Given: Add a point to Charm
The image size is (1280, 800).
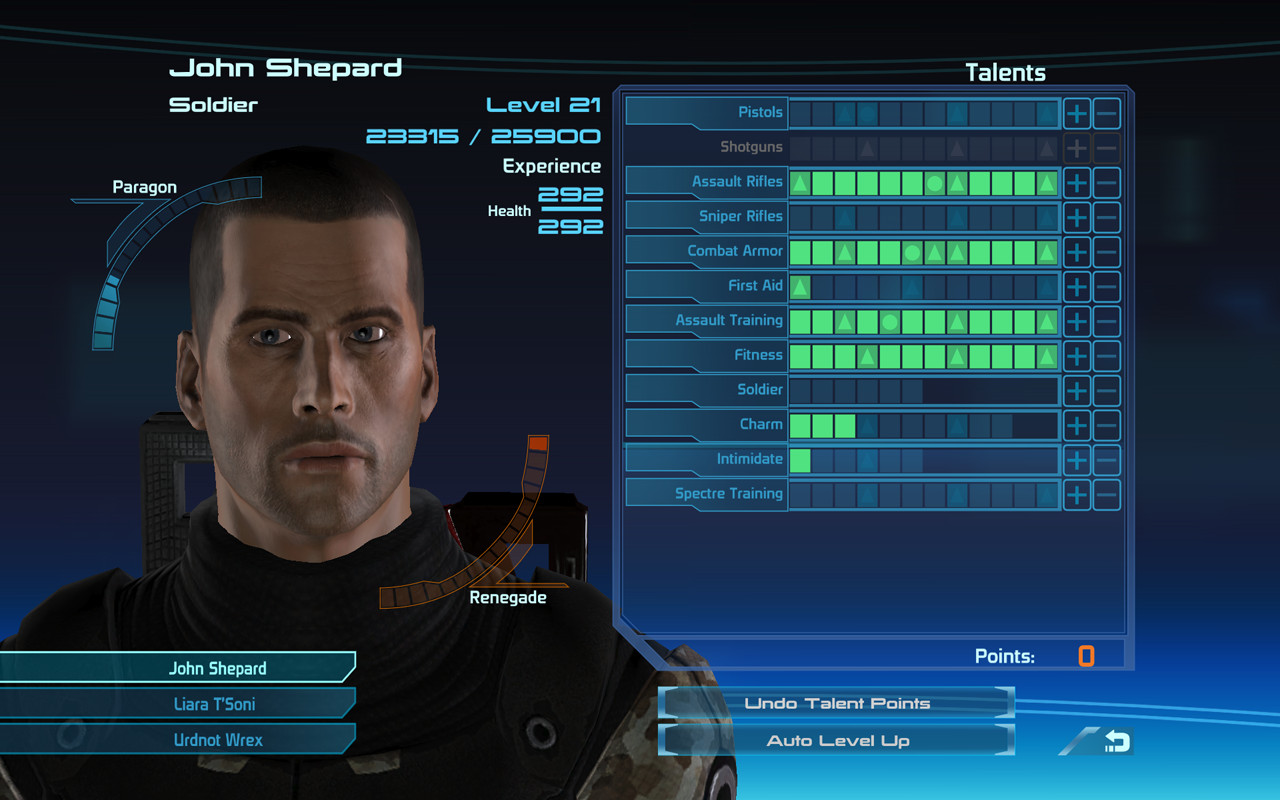Looking at the screenshot, I should coord(1077,424).
